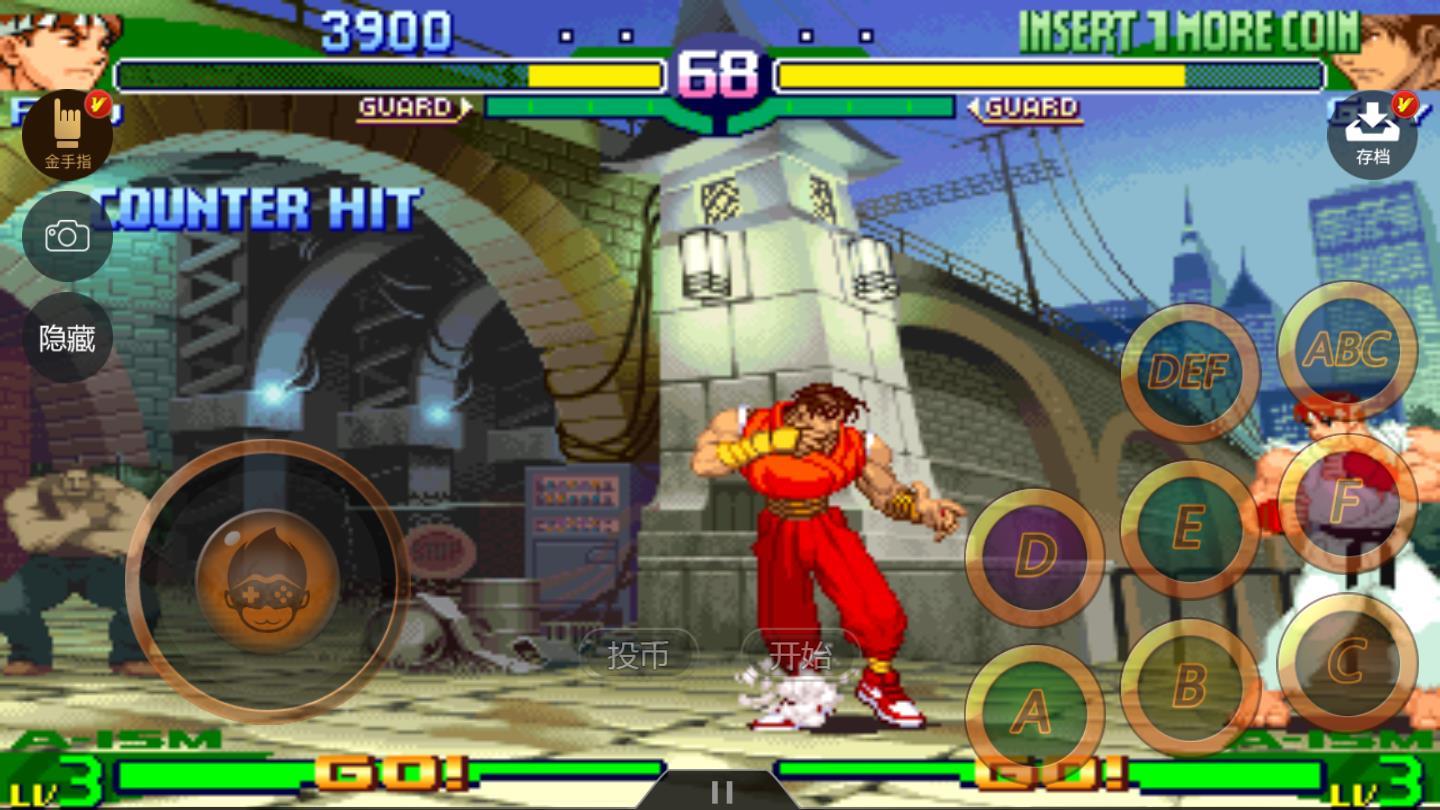
Task: Tap the F attack button
Action: [x=1347, y=503]
